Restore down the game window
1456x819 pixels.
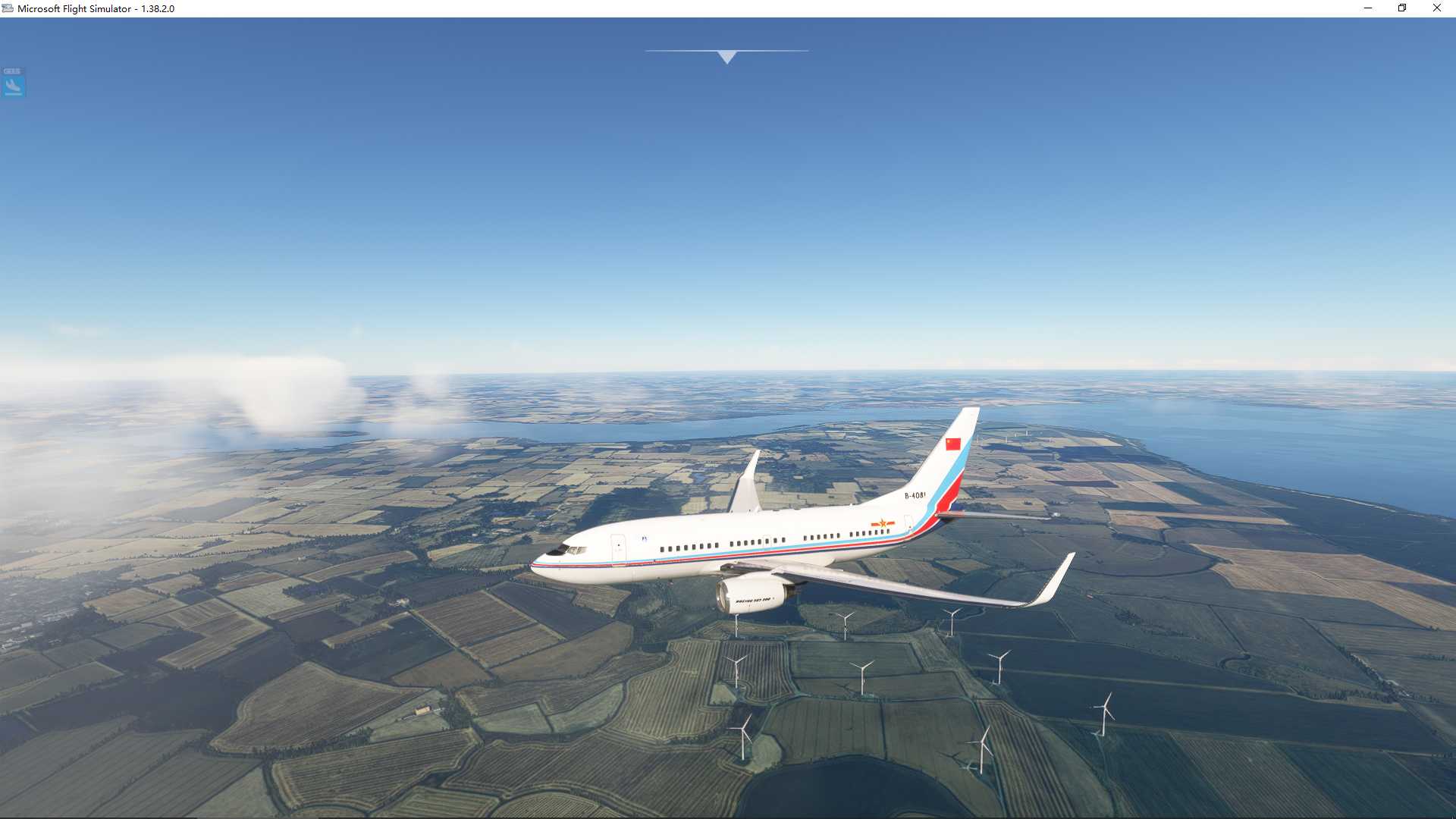[x=1402, y=8]
